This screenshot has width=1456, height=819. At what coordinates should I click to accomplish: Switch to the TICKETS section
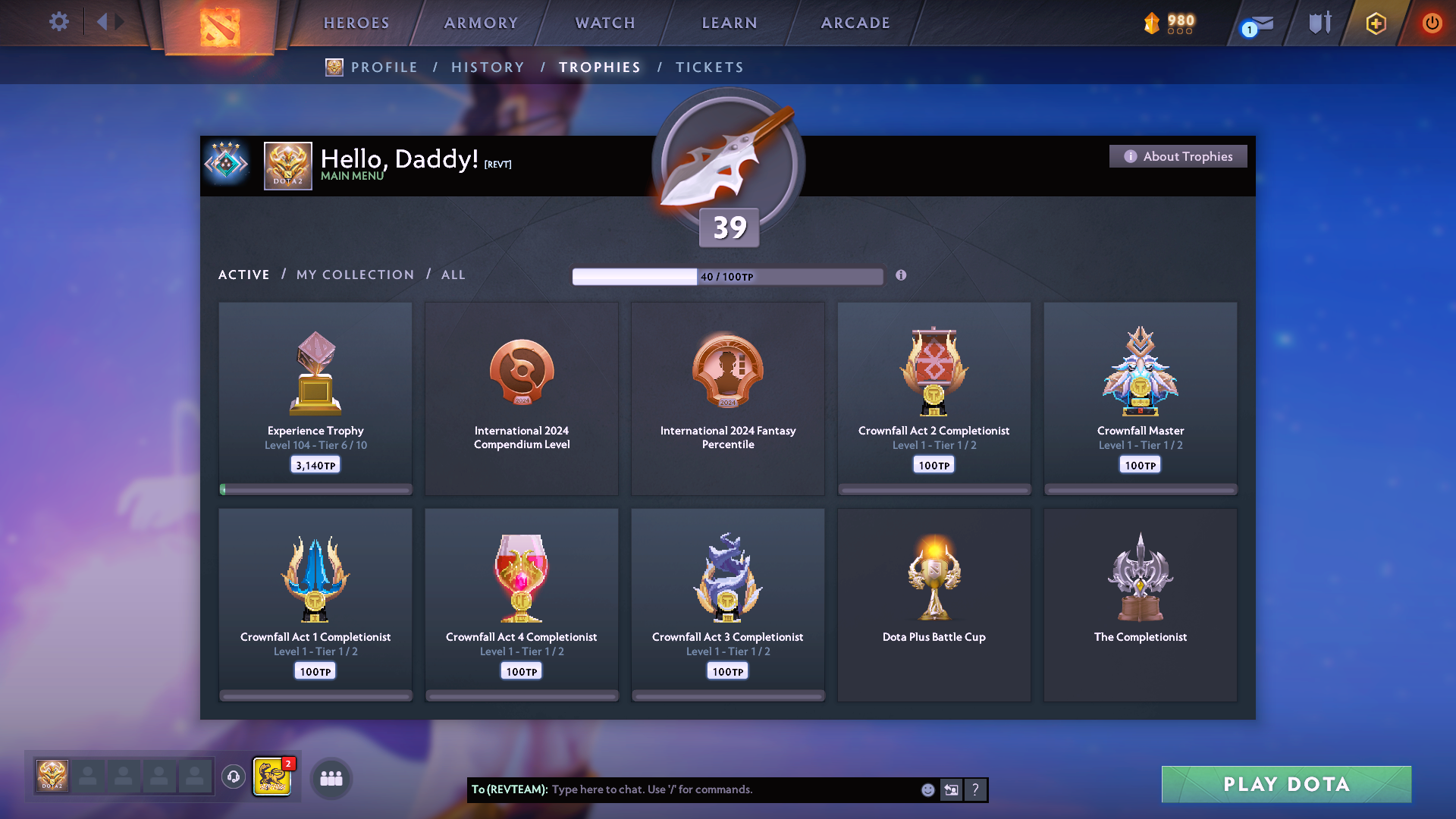pos(709,67)
